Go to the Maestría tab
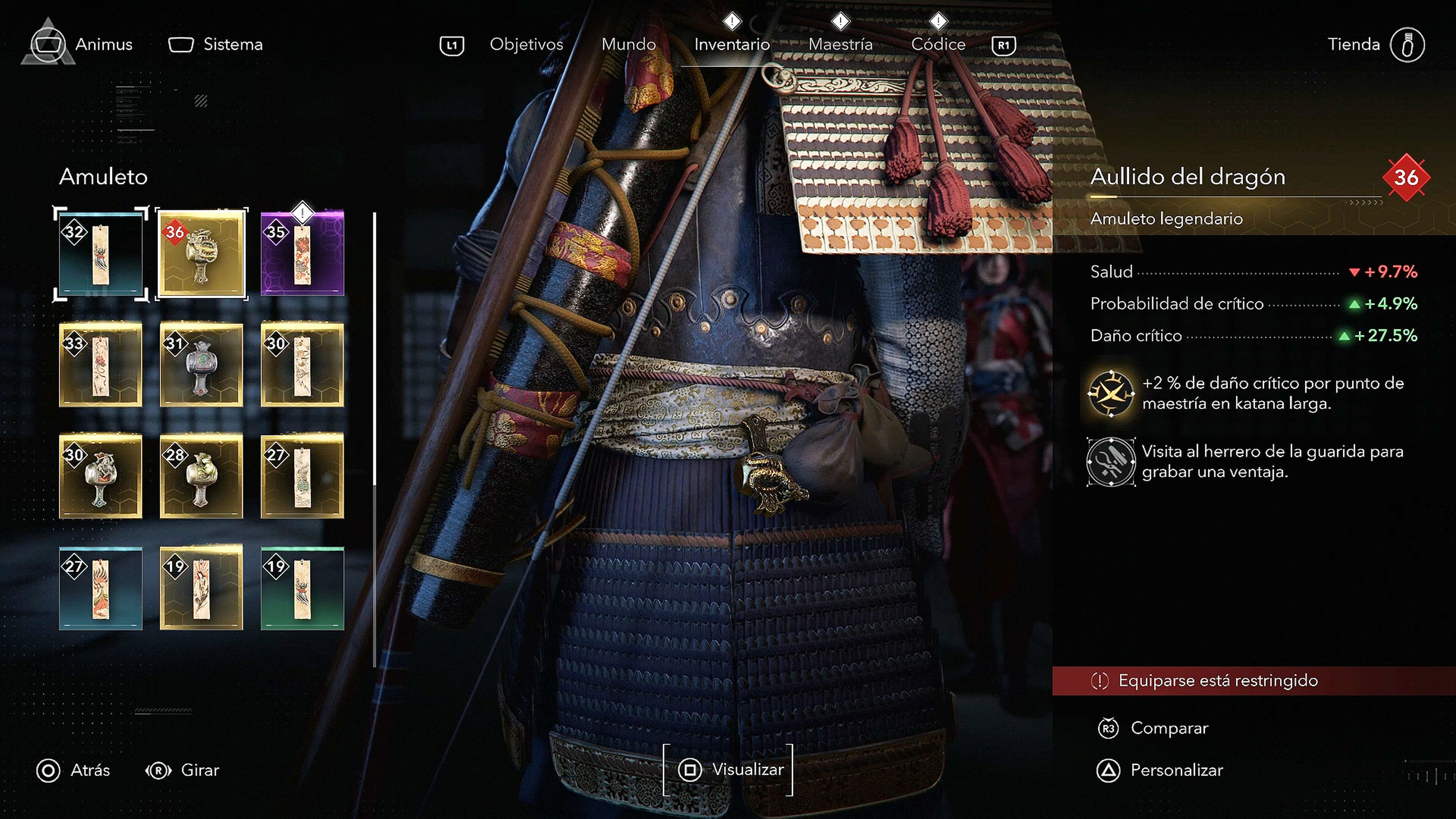Viewport: 1456px width, 819px height. (841, 44)
